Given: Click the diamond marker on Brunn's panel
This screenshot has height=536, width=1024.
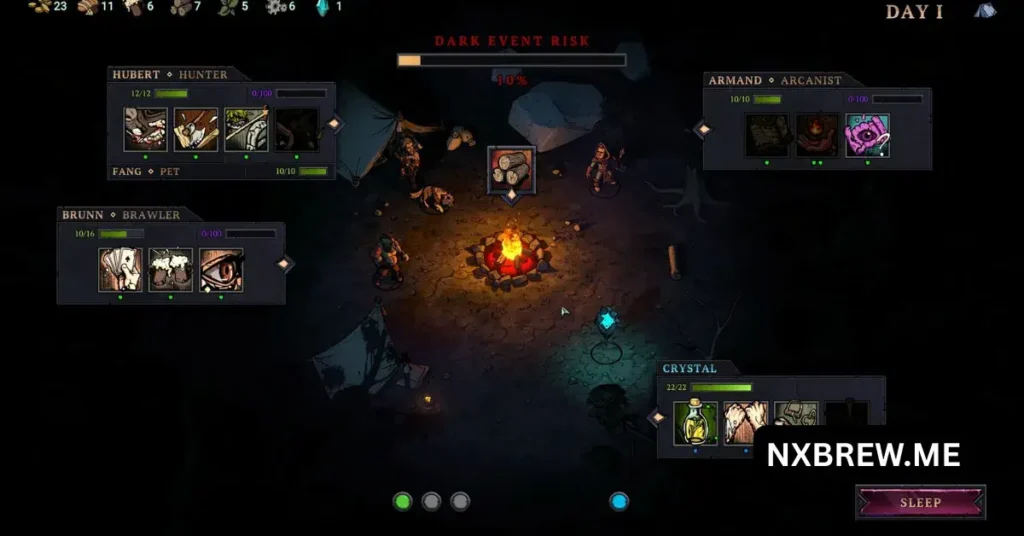Looking at the screenshot, I should (284, 264).
